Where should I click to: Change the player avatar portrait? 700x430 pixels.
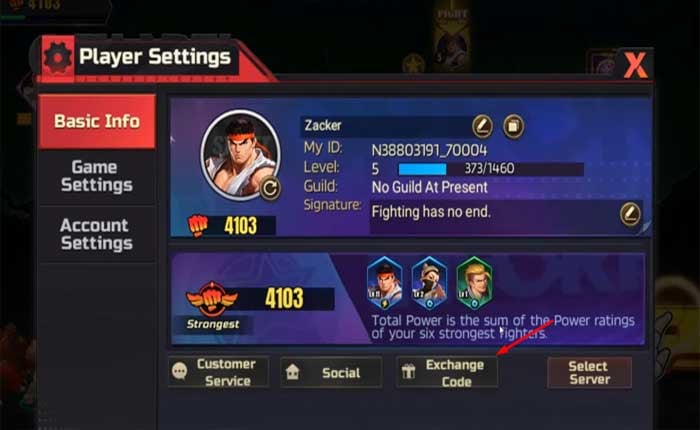269,187
